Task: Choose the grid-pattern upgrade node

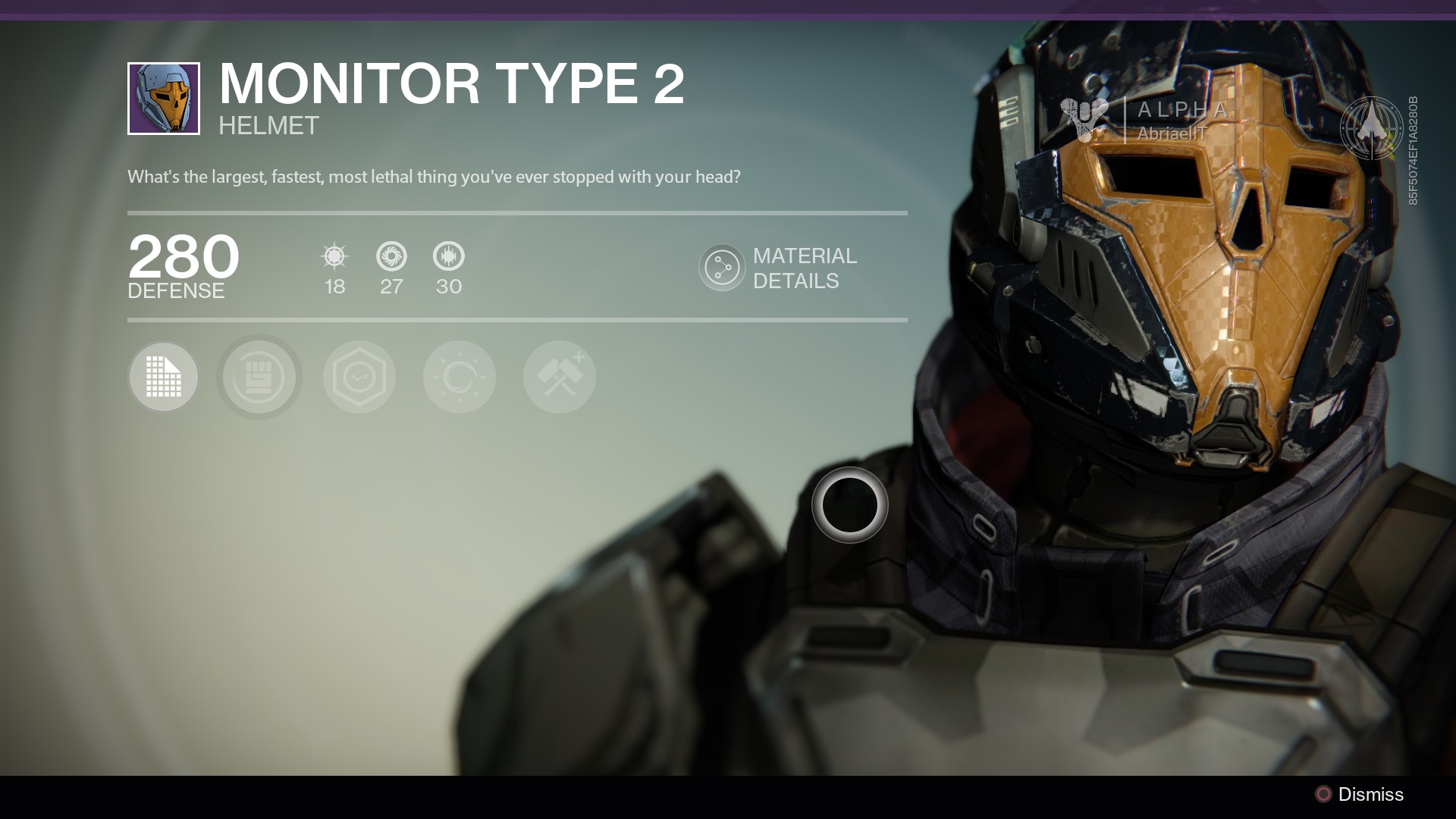Action: tap(164, 377)
